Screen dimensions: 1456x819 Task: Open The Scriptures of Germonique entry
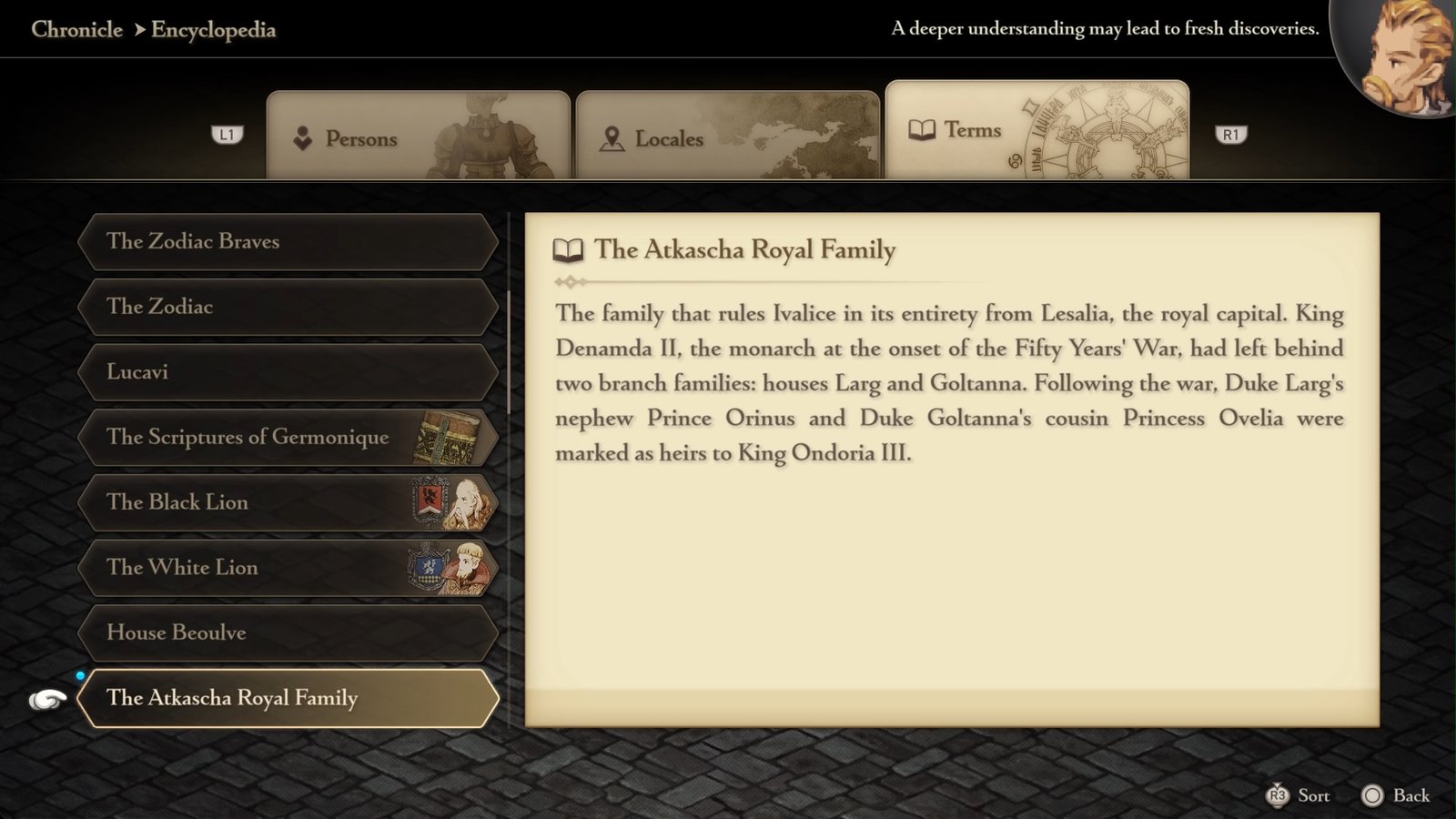pos(288,437)
